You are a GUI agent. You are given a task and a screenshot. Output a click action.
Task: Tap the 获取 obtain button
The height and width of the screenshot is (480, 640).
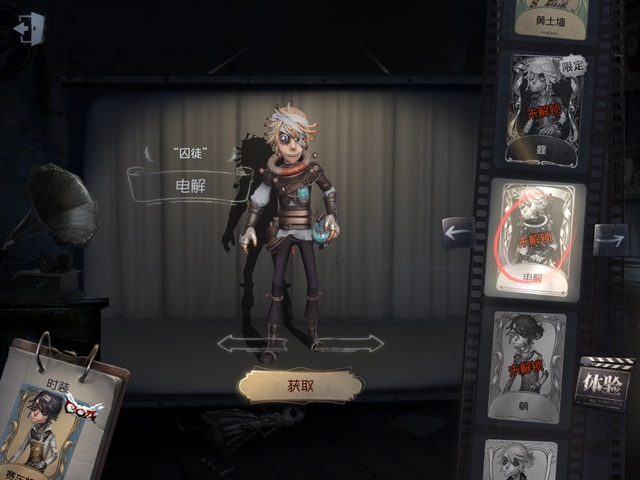[301, 385]
